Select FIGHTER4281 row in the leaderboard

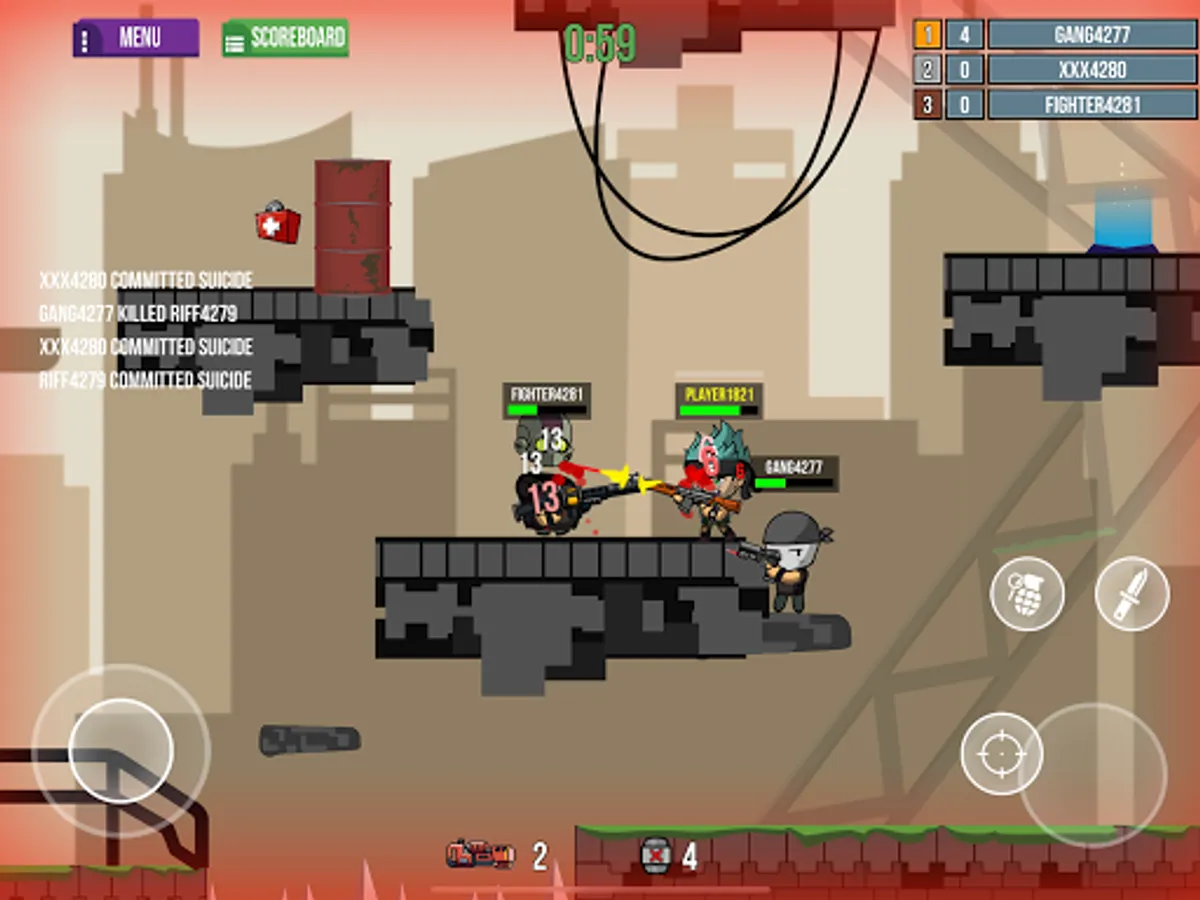point(1091,105)
